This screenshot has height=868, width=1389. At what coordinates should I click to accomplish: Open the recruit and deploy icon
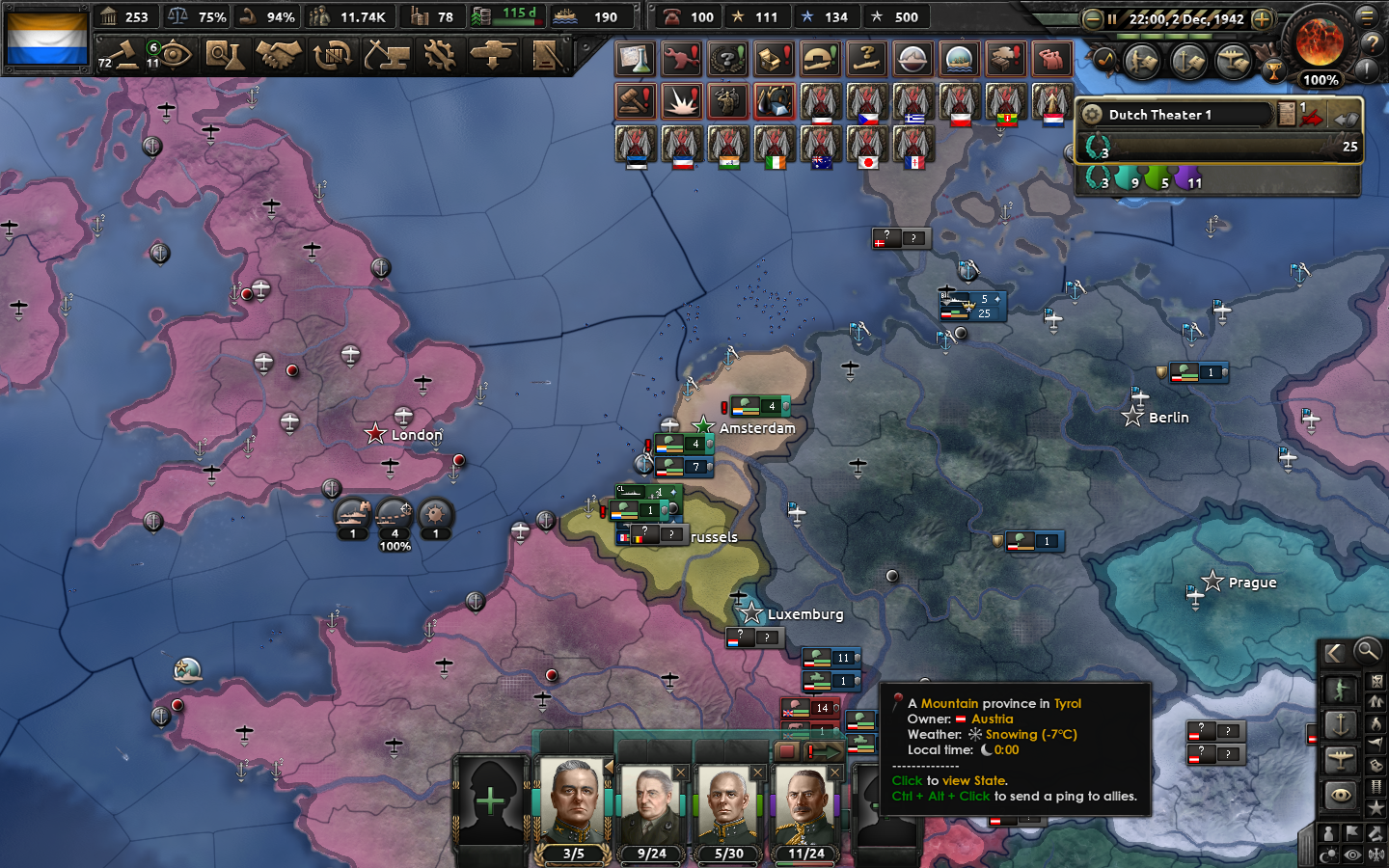tap(494, 56)
